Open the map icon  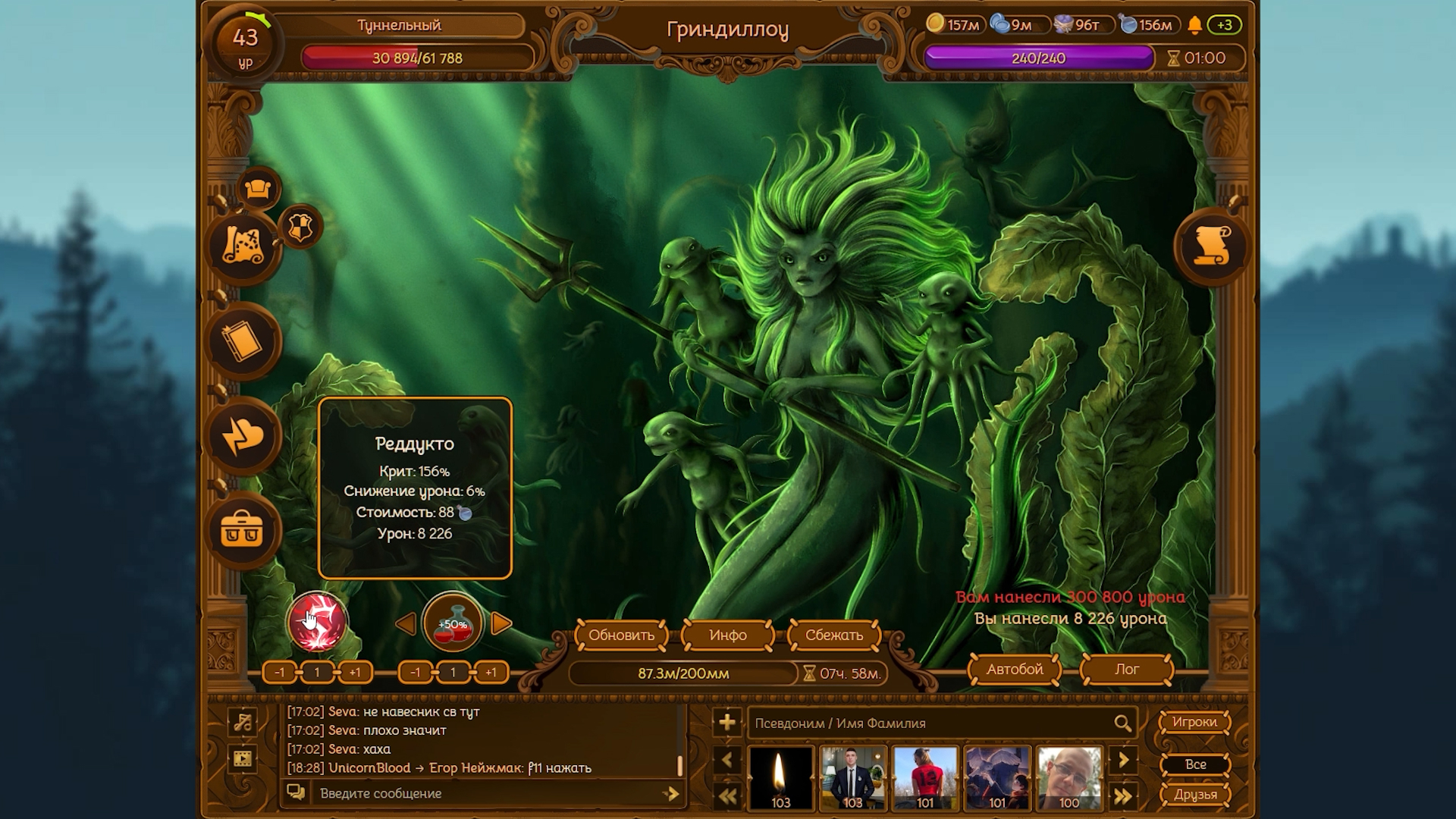point(243,246)
